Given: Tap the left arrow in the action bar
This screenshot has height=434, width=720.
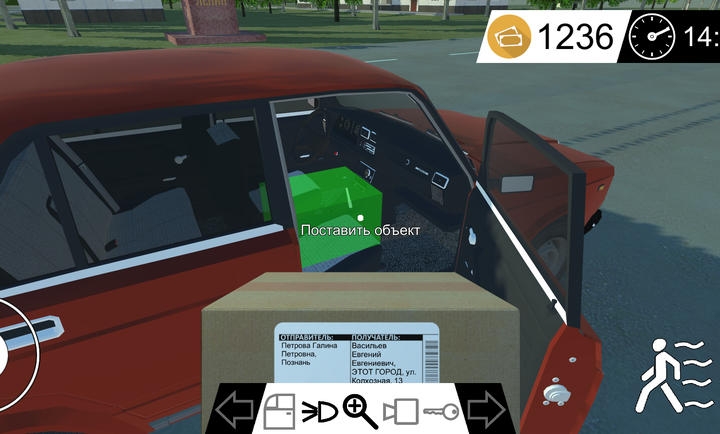Looking at the screenshot, I should tap(235, 410).
